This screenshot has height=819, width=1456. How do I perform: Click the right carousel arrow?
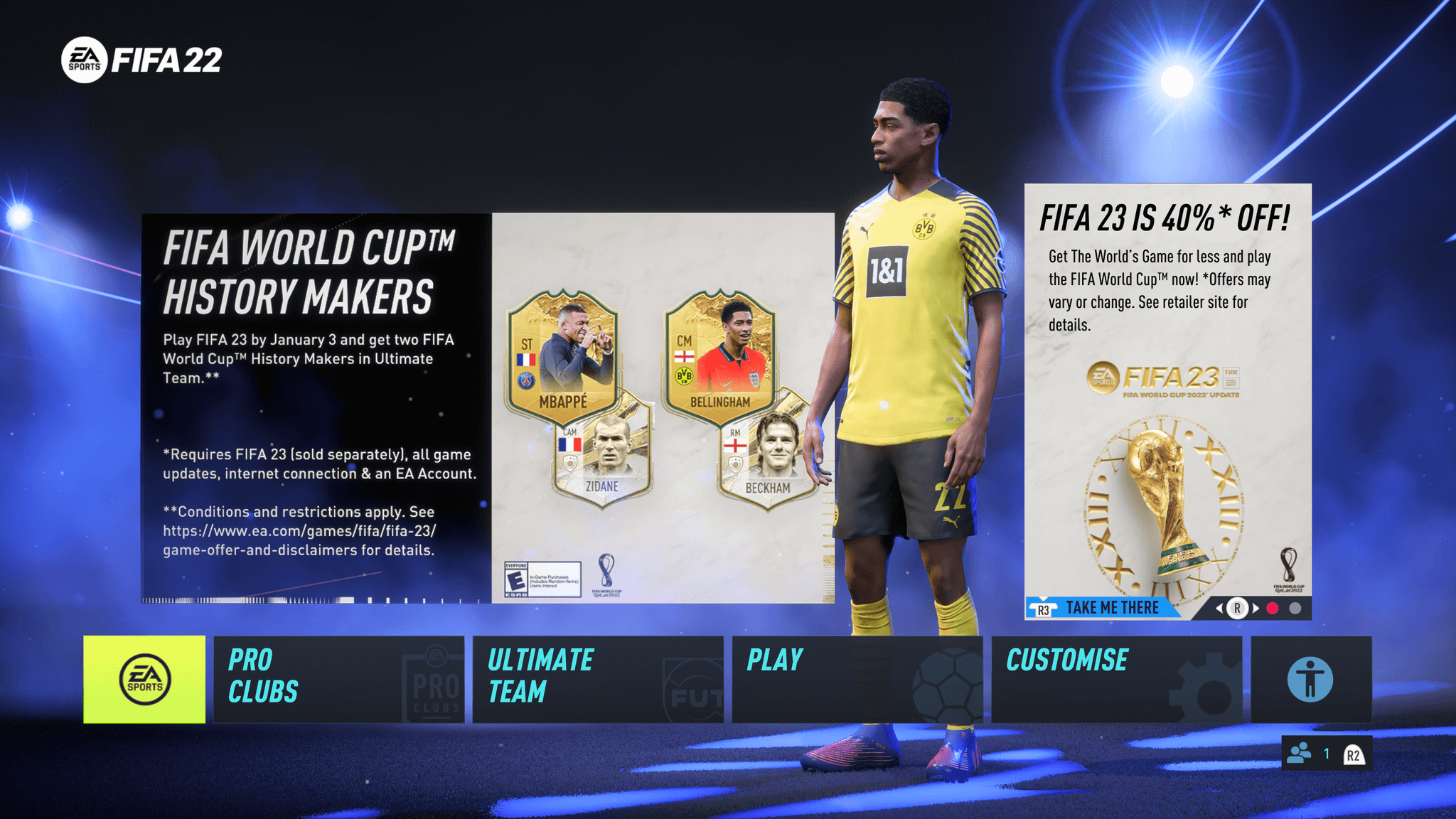(1256, 608)
